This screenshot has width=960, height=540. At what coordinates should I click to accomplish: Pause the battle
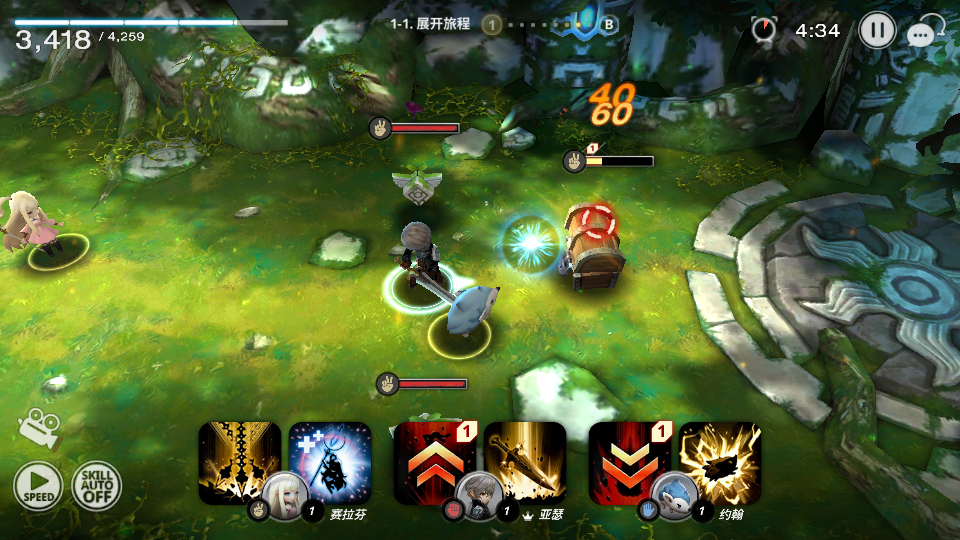[x=877, y=30]
